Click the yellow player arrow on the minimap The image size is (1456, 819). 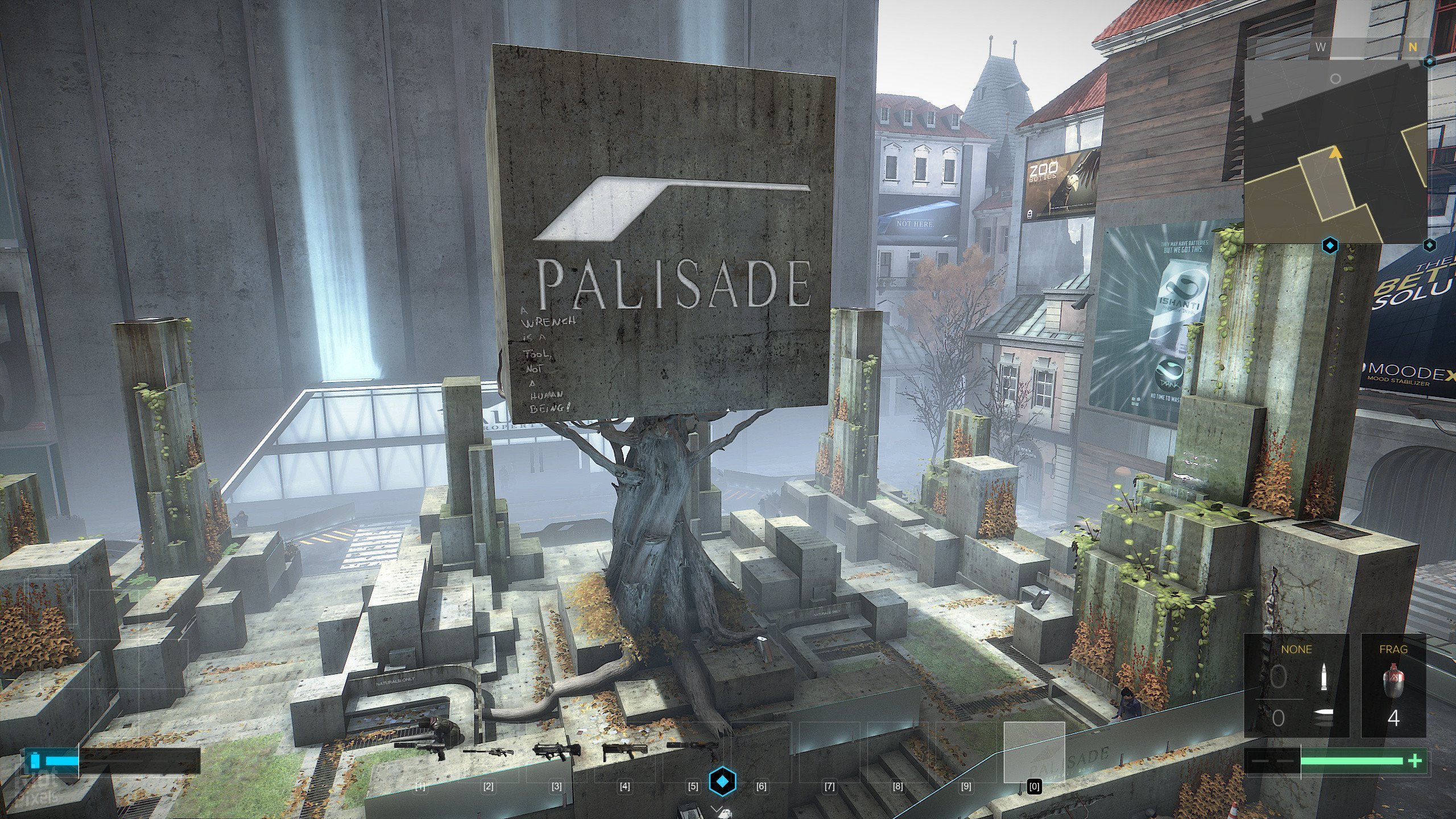[x=1335, y=152]
